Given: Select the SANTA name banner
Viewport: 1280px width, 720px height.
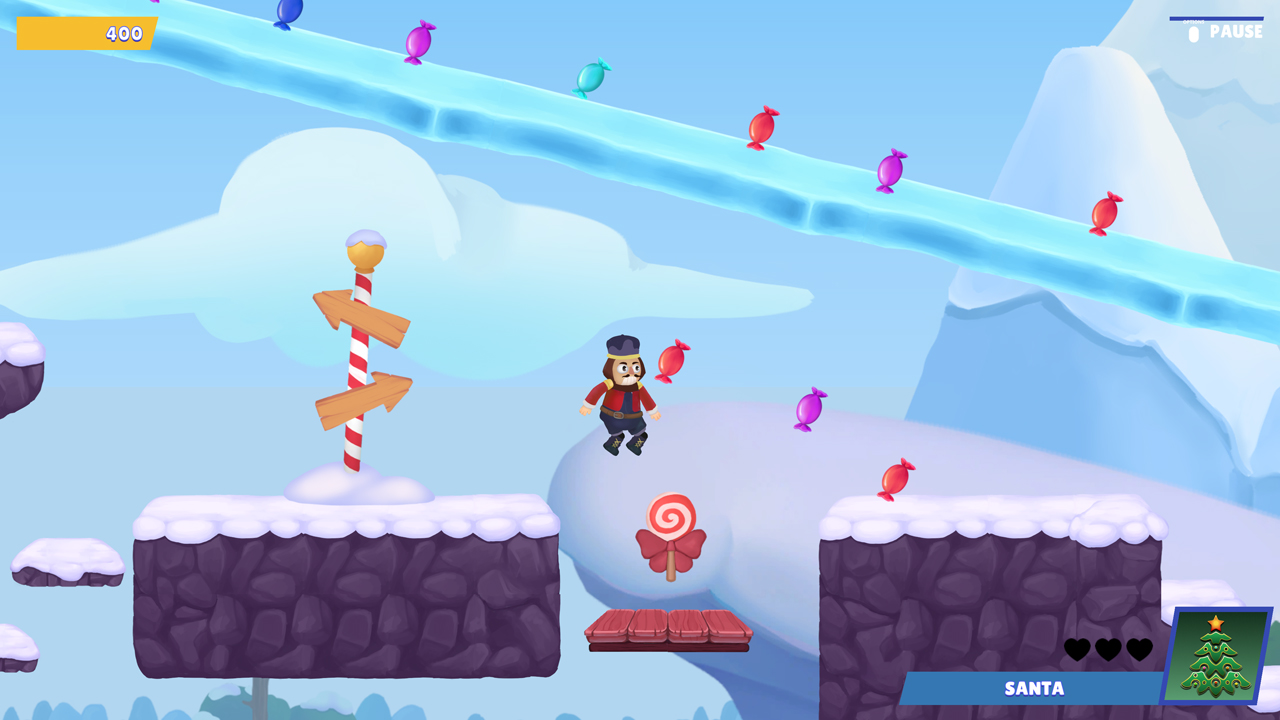Looking at the screenshot, I should pos(1032,688).
